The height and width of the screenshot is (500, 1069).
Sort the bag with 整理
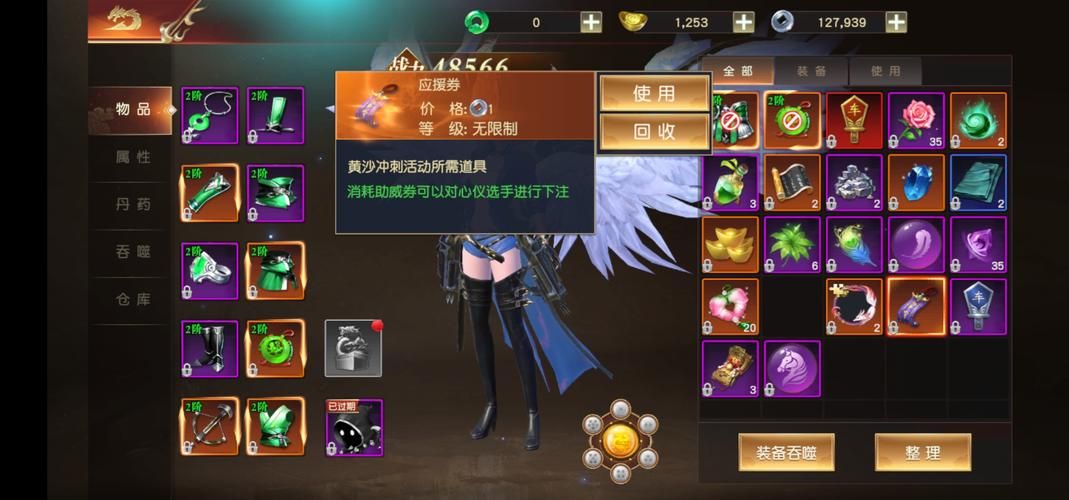pos(922,452)
